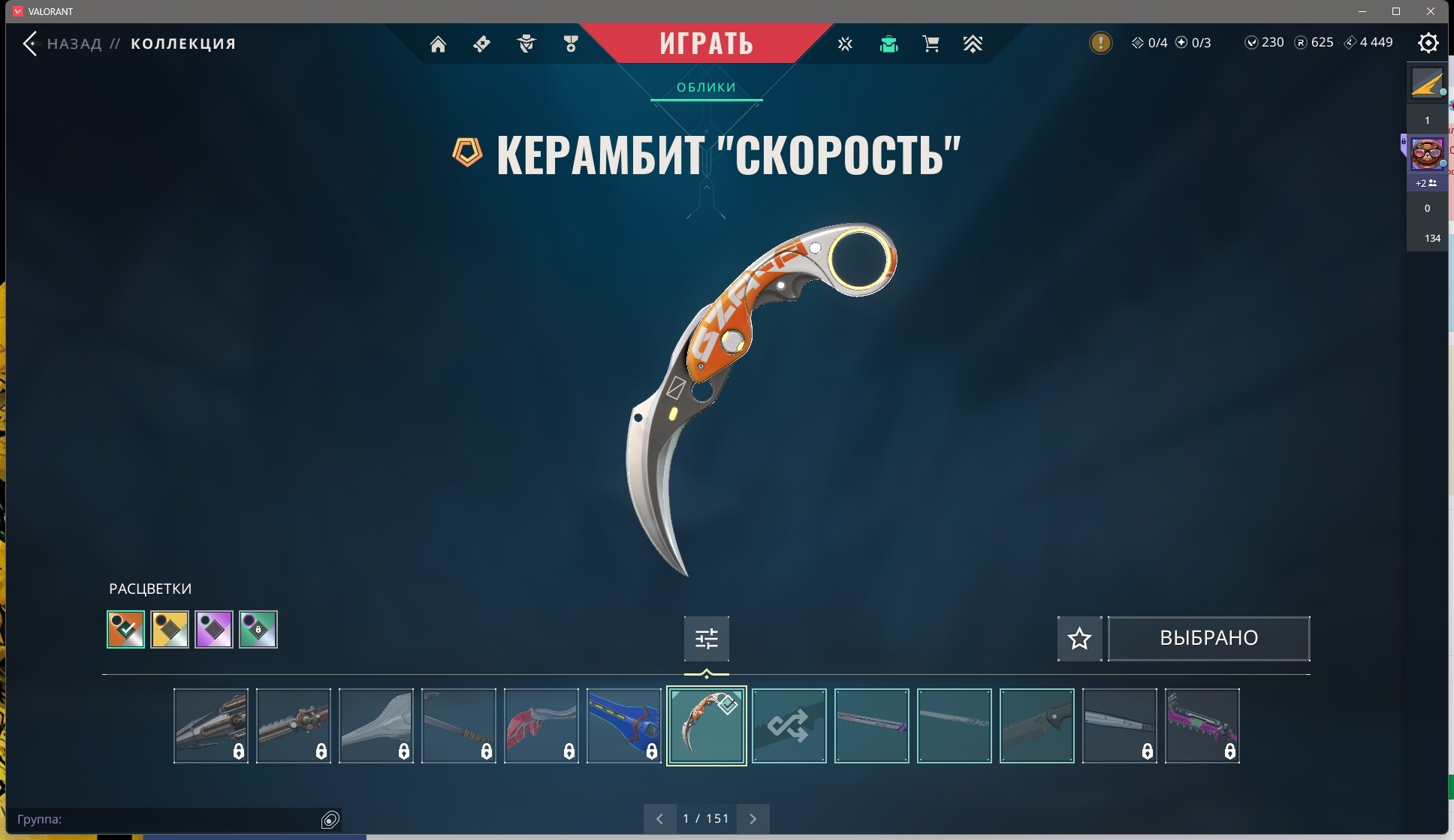Choose the locked green color variant
The width and height of the screenshot is (1454, 840).
coord(258,629)
